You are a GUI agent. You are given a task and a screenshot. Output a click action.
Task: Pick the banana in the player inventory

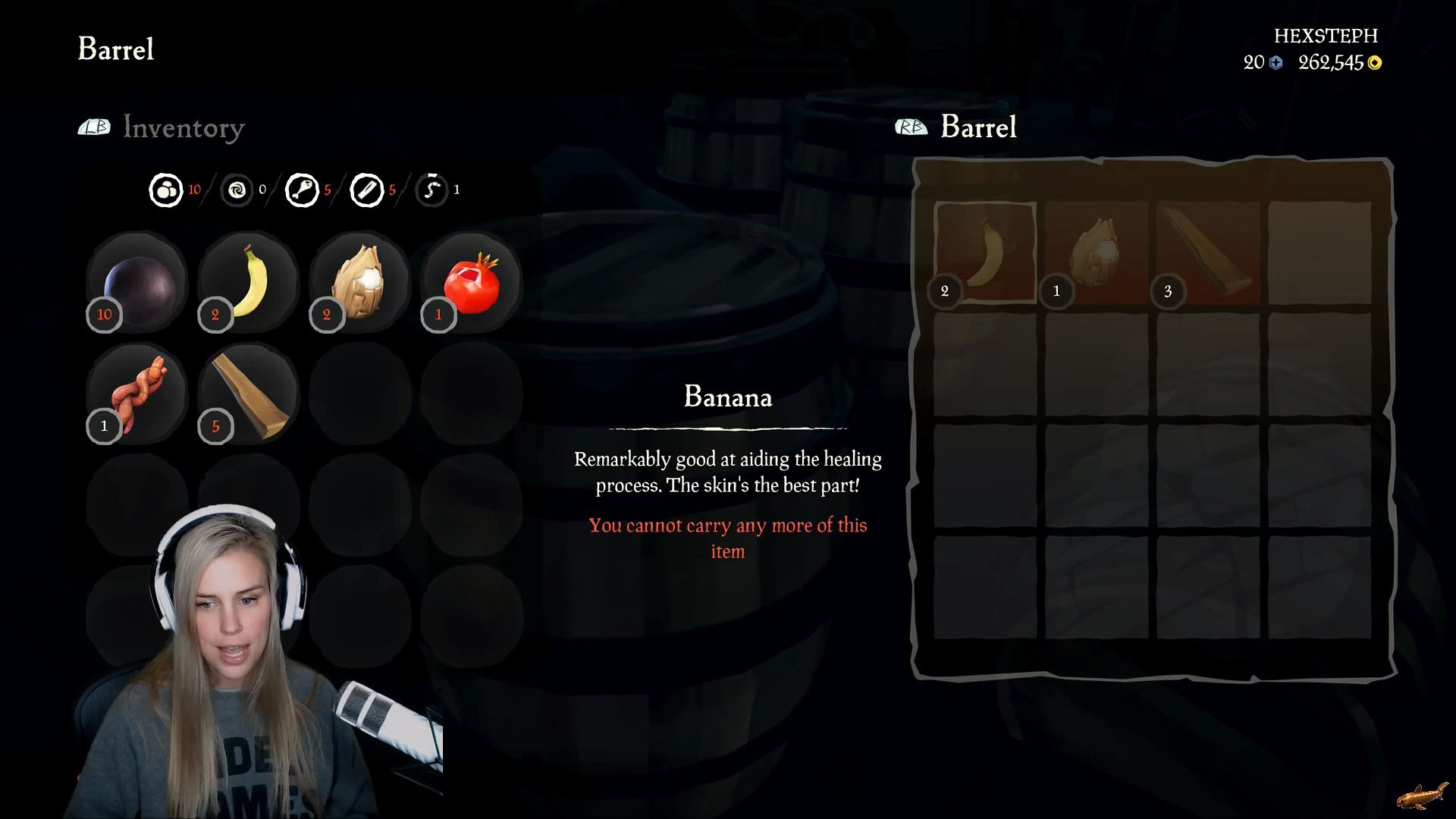click(x=249, y=282)
